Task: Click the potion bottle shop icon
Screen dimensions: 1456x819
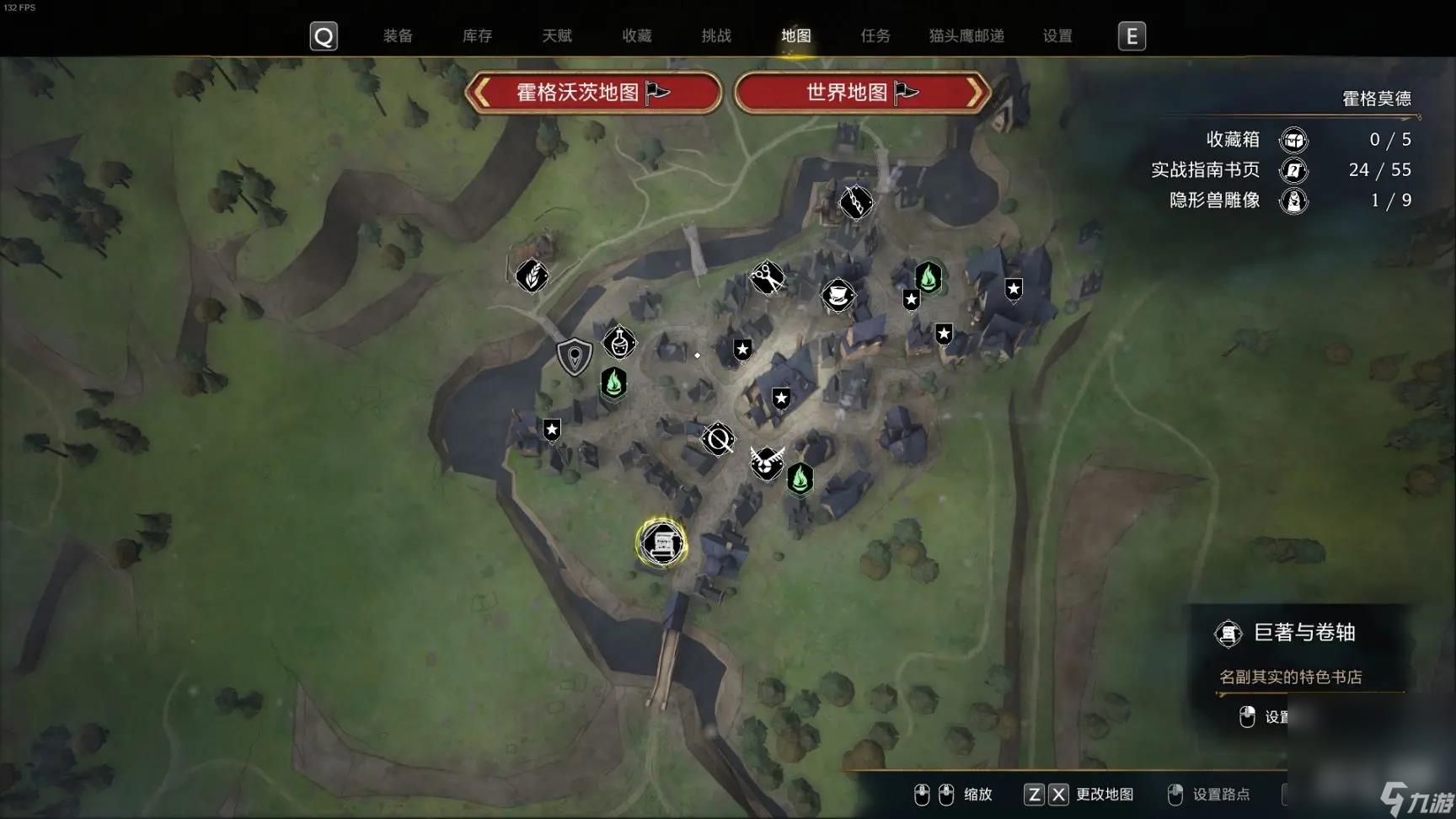Action: point(619,344)
